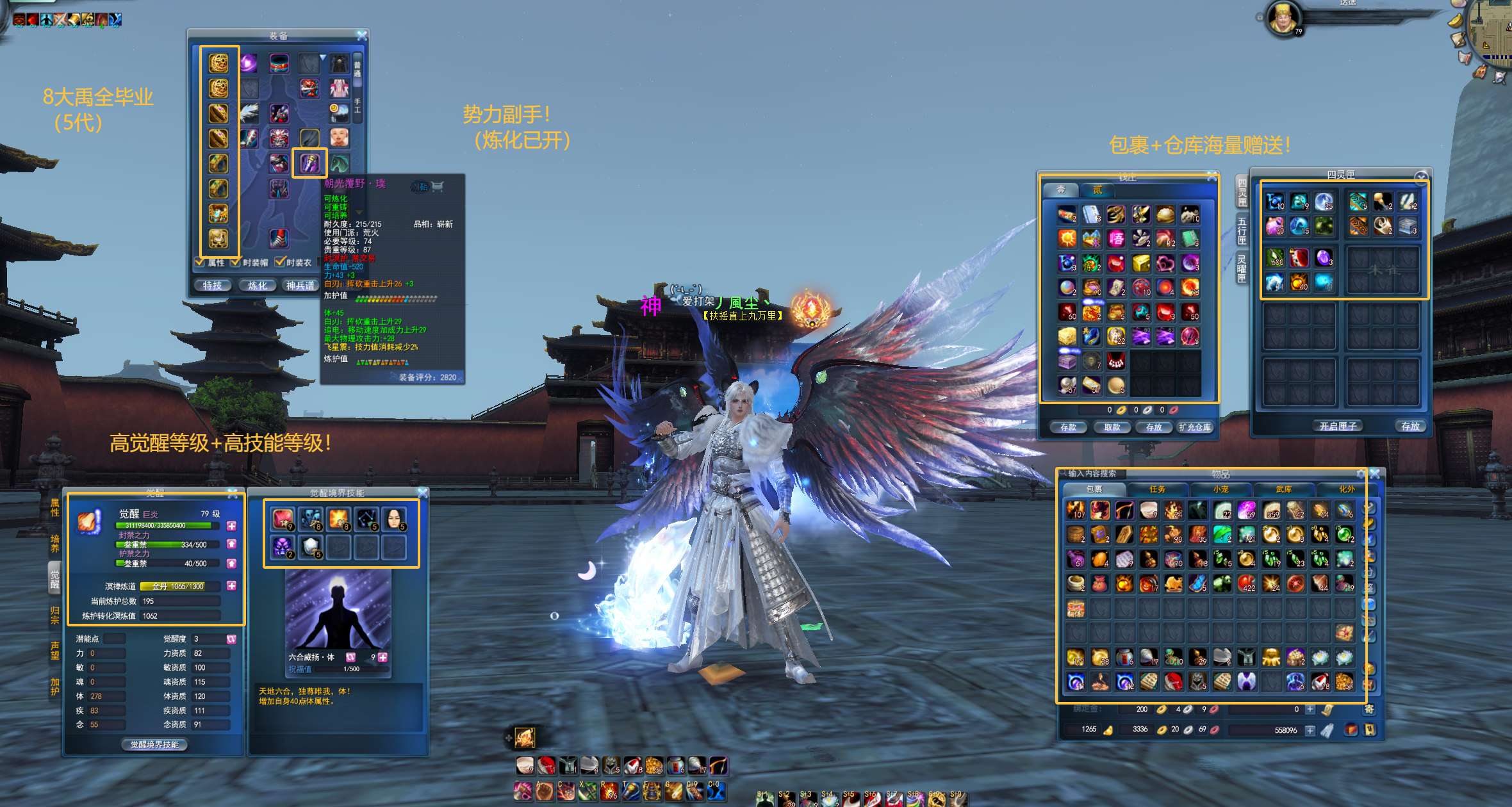Close the 四灵匣 window
The width and height of the screenshot is (1512, 807).
coord(1421,176)
